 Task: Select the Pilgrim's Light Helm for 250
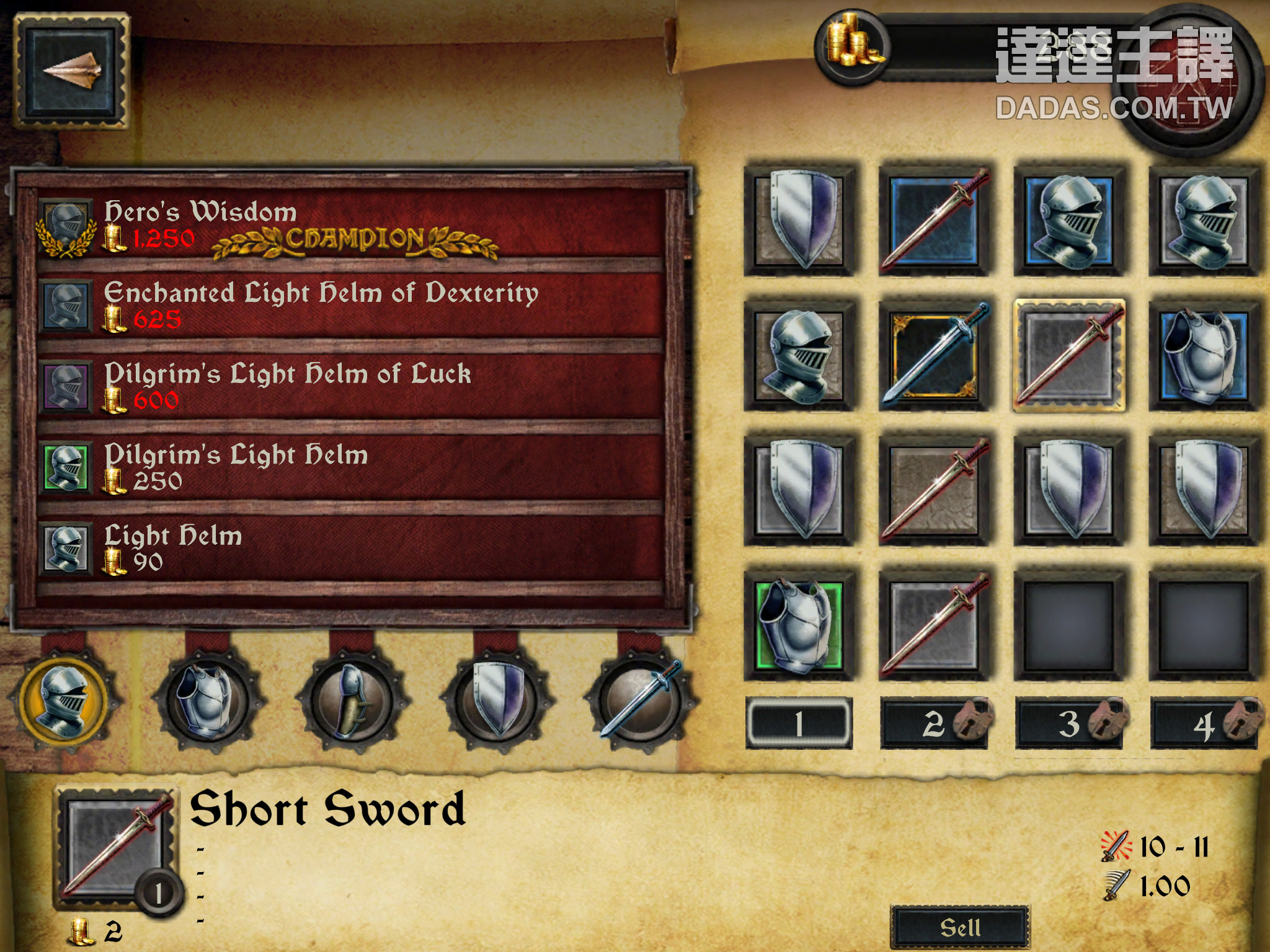click(x=350, y=468)
